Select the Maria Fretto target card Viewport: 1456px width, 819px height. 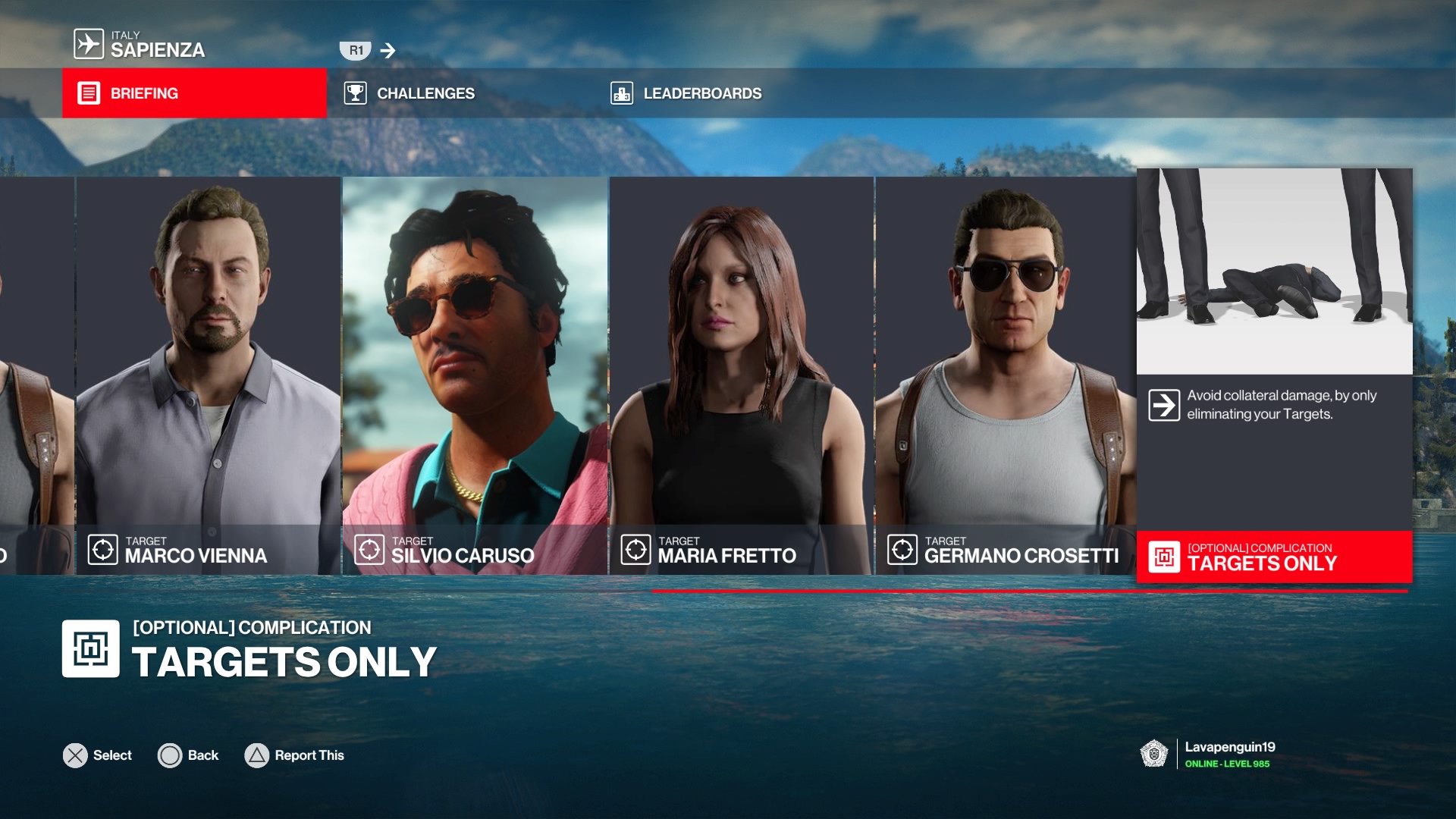point(741,375)
